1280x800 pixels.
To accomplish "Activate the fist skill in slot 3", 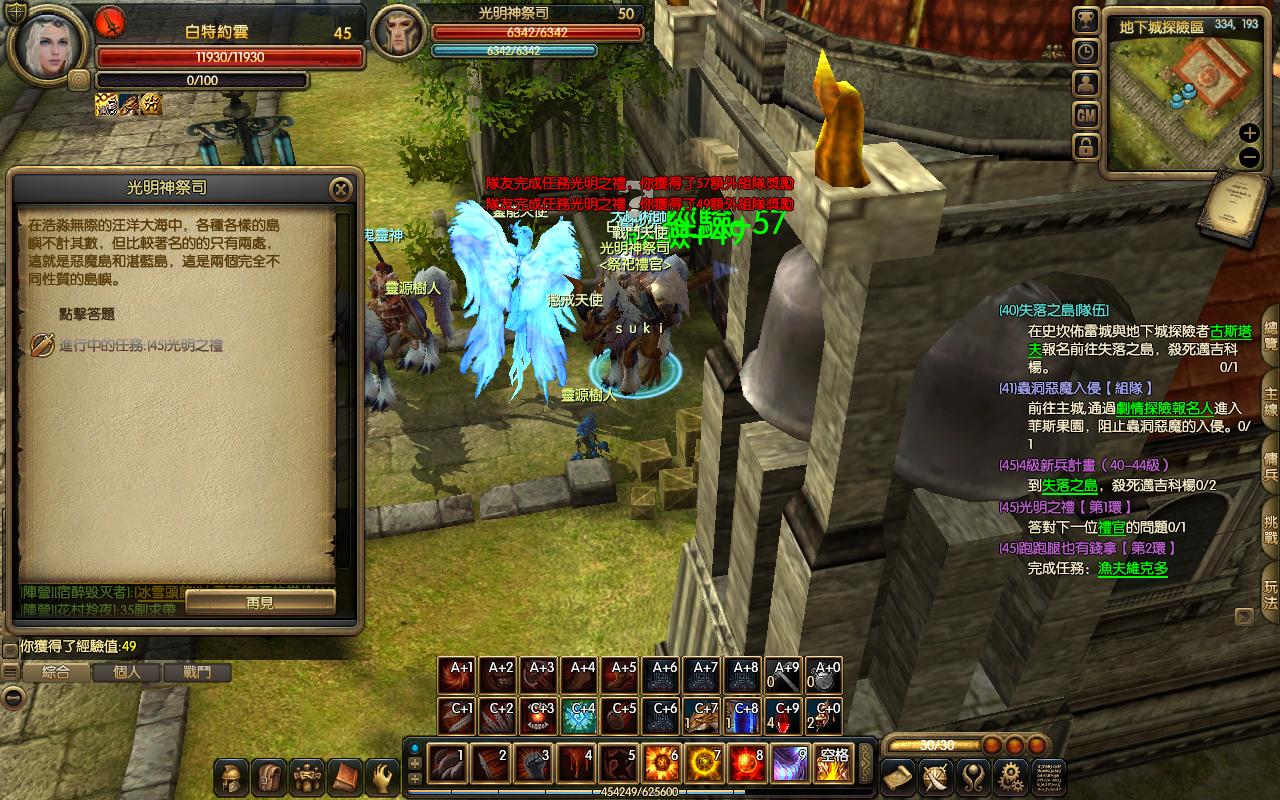I will coord(534,764).
